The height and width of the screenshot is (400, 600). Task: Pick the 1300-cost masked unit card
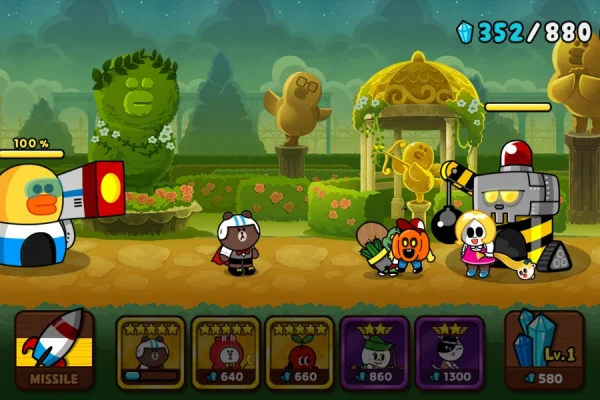click(449, 351)
